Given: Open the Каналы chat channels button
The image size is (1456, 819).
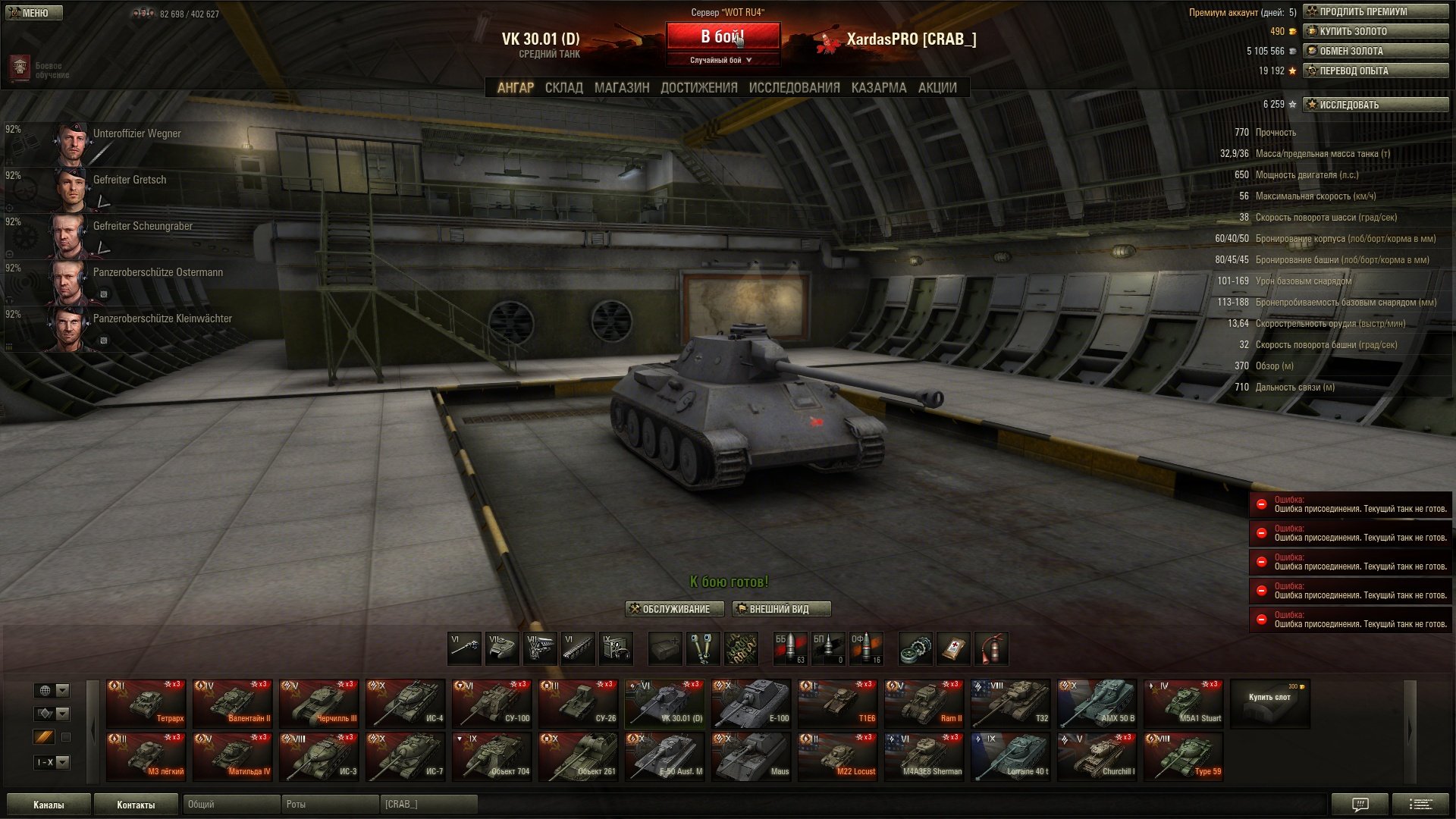Looking at the screenshot, I should point(49,805).
